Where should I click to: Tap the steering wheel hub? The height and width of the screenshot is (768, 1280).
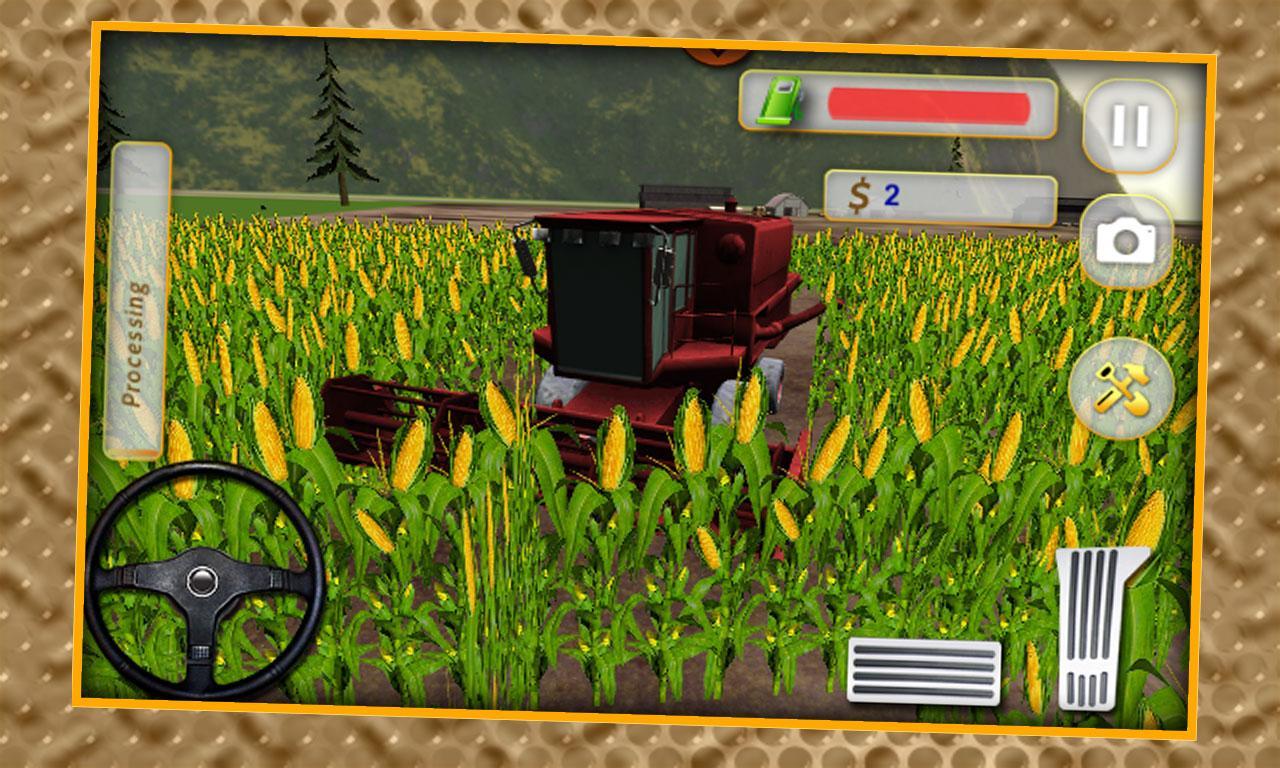203,580
